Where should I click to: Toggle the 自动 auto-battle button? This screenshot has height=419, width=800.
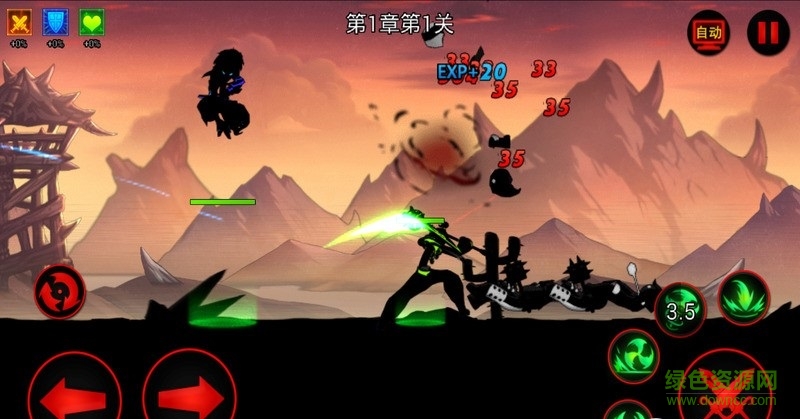click(x=708, y=32)
